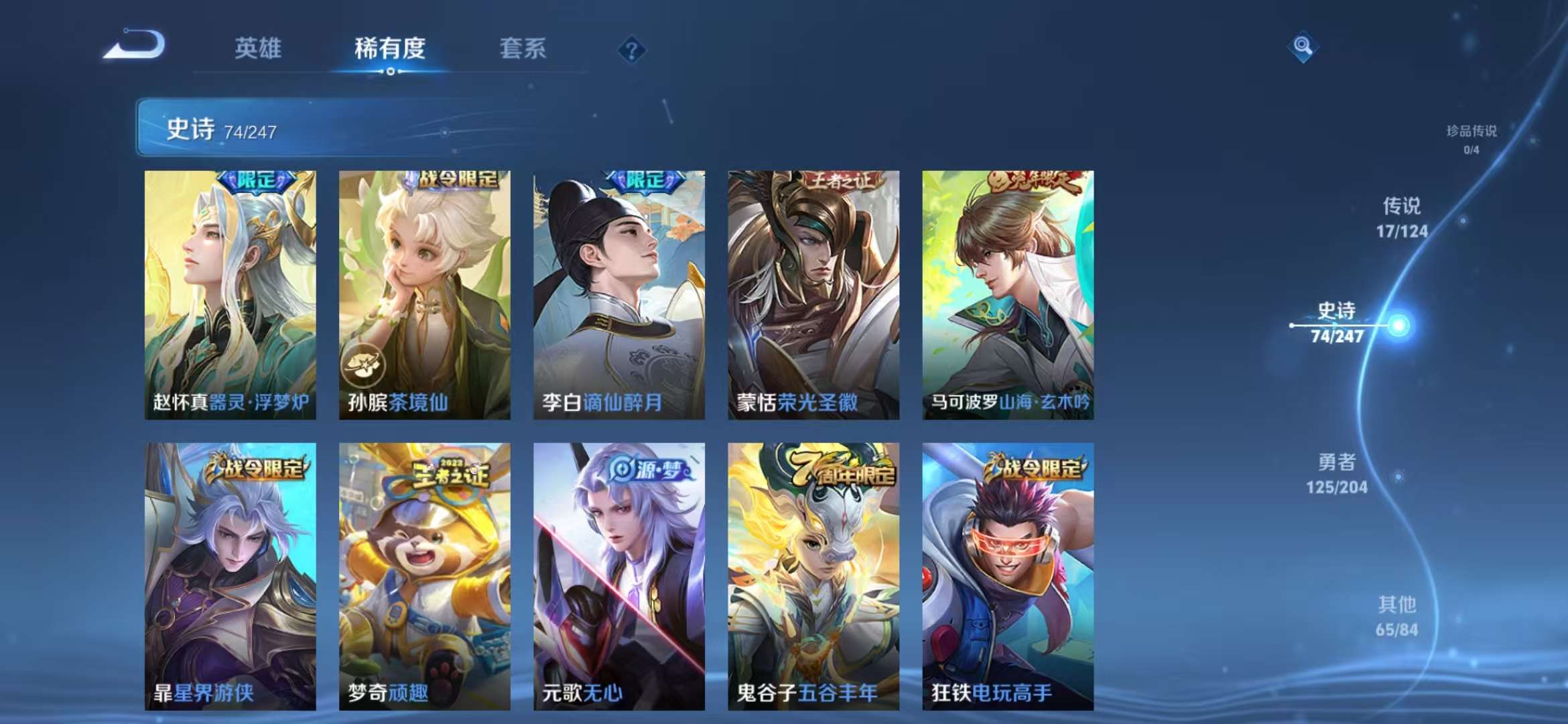Viewport: 1568px width, 724px height.
Task: Click the question mark help icon
Action: [631, 48]
